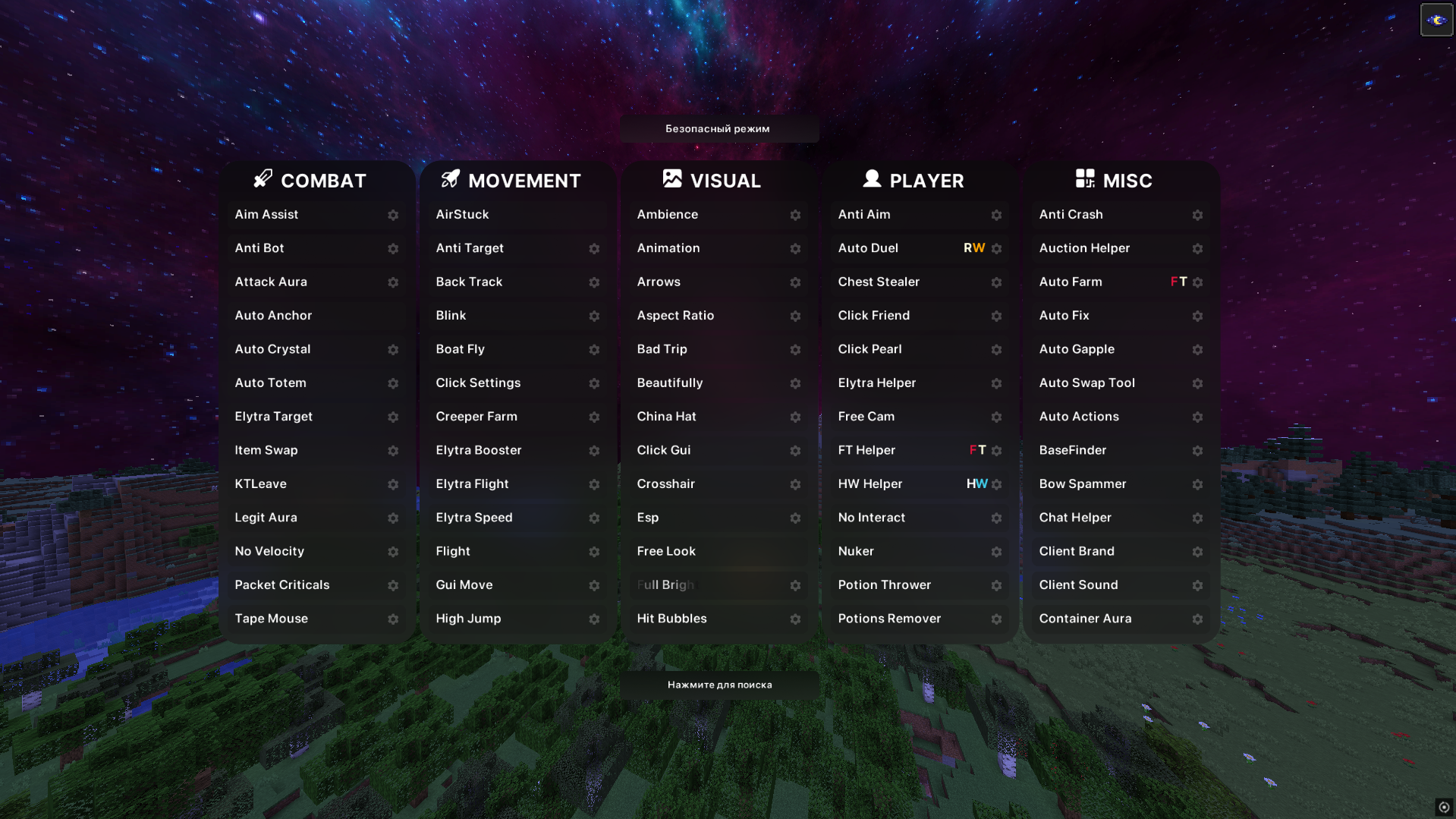The image size is (1456, 819).
Task: Click the client logo in top-right corner
Action: (x=1436, y=19)
